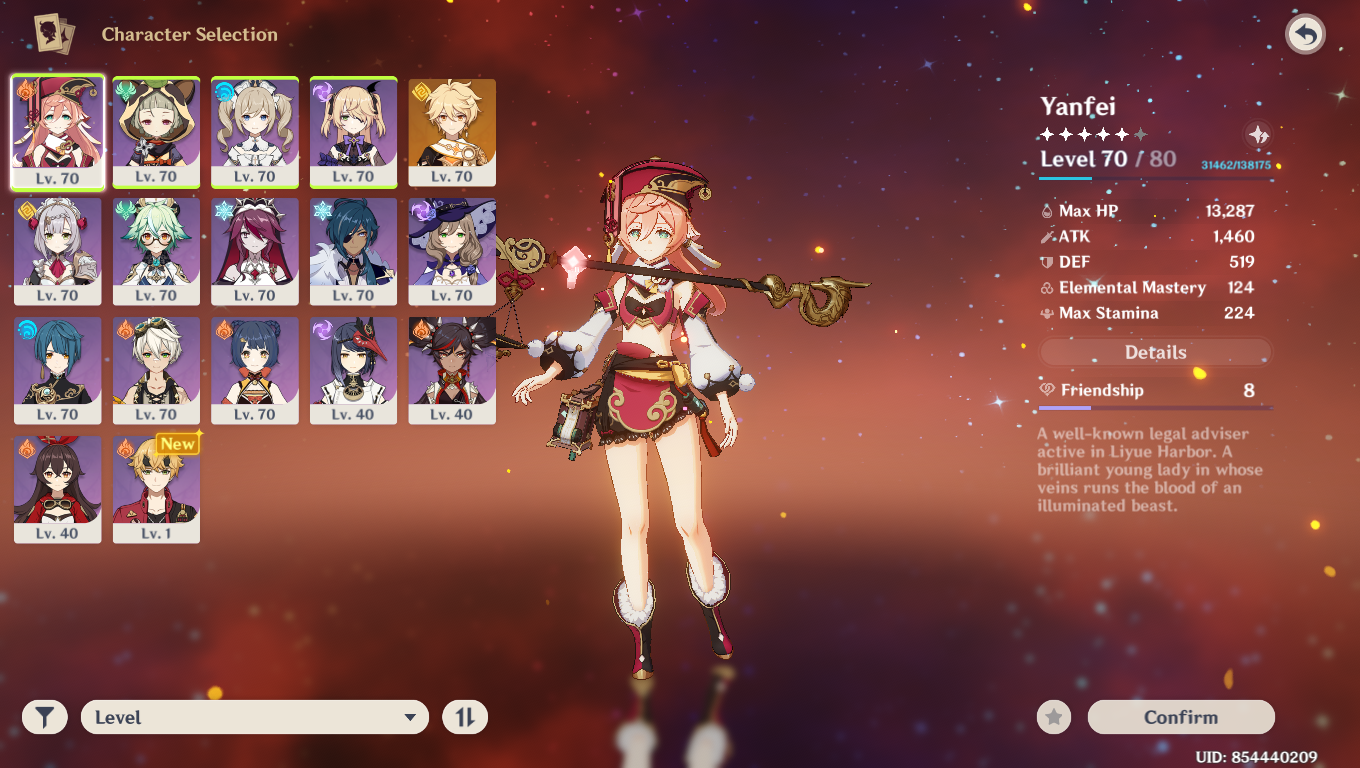Toggle the sort order arrows

(x=464, y=717)
